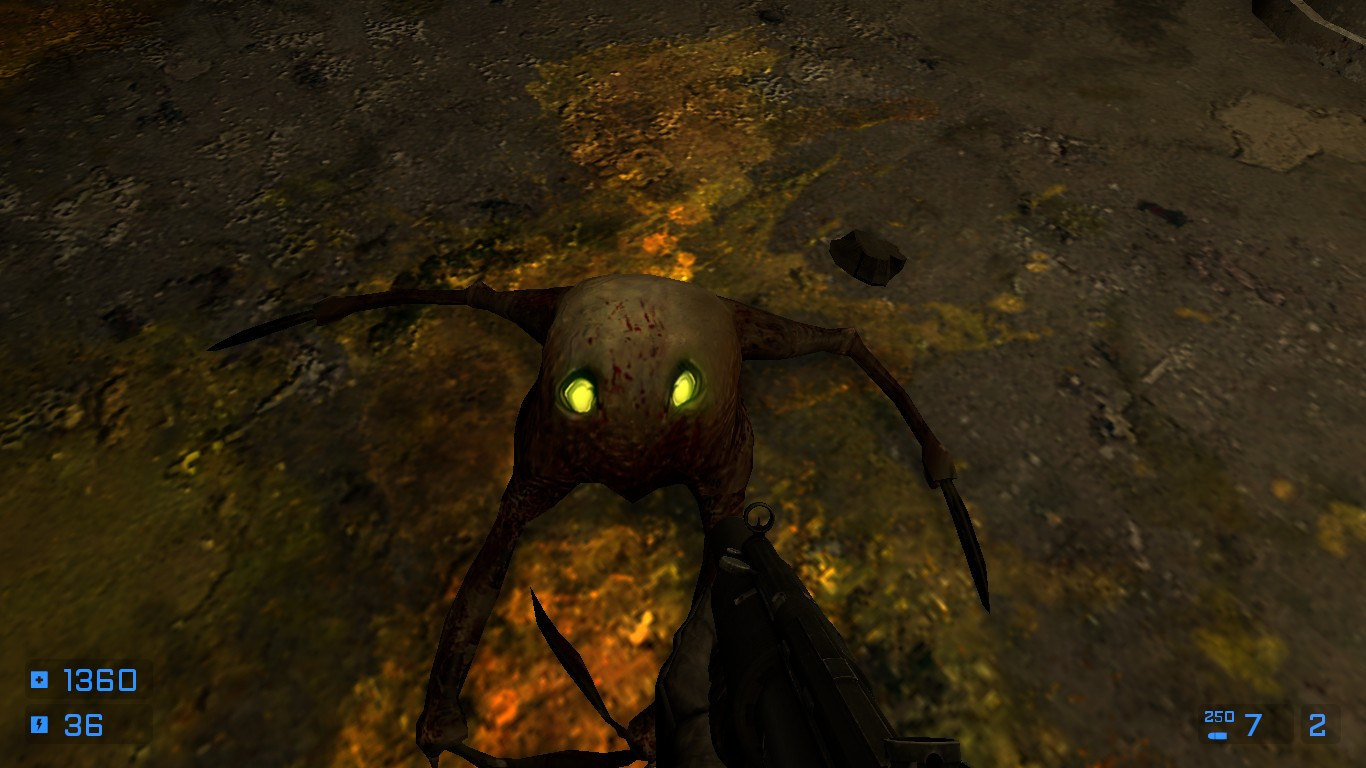Select the health counter showing 1360
The height and width of the screenshot is (768, 1366).
tap(98, 681)
